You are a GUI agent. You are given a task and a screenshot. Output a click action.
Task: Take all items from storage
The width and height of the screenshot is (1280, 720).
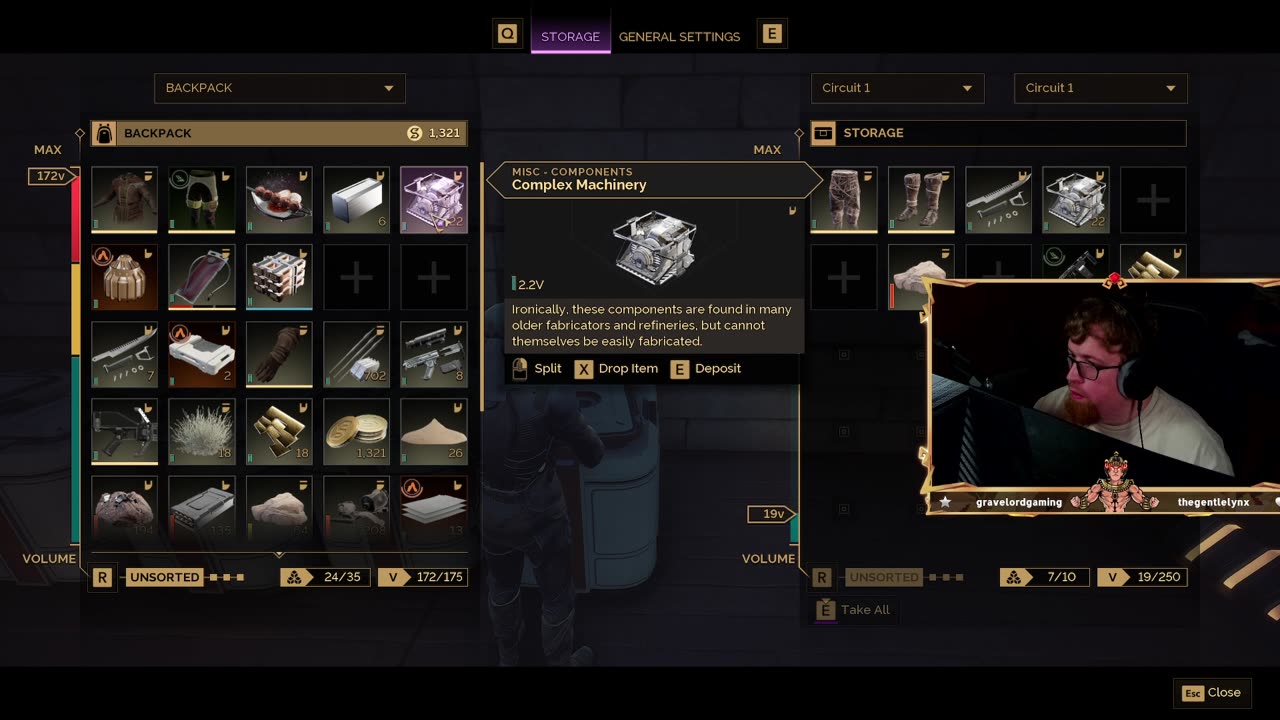[853, 610]
